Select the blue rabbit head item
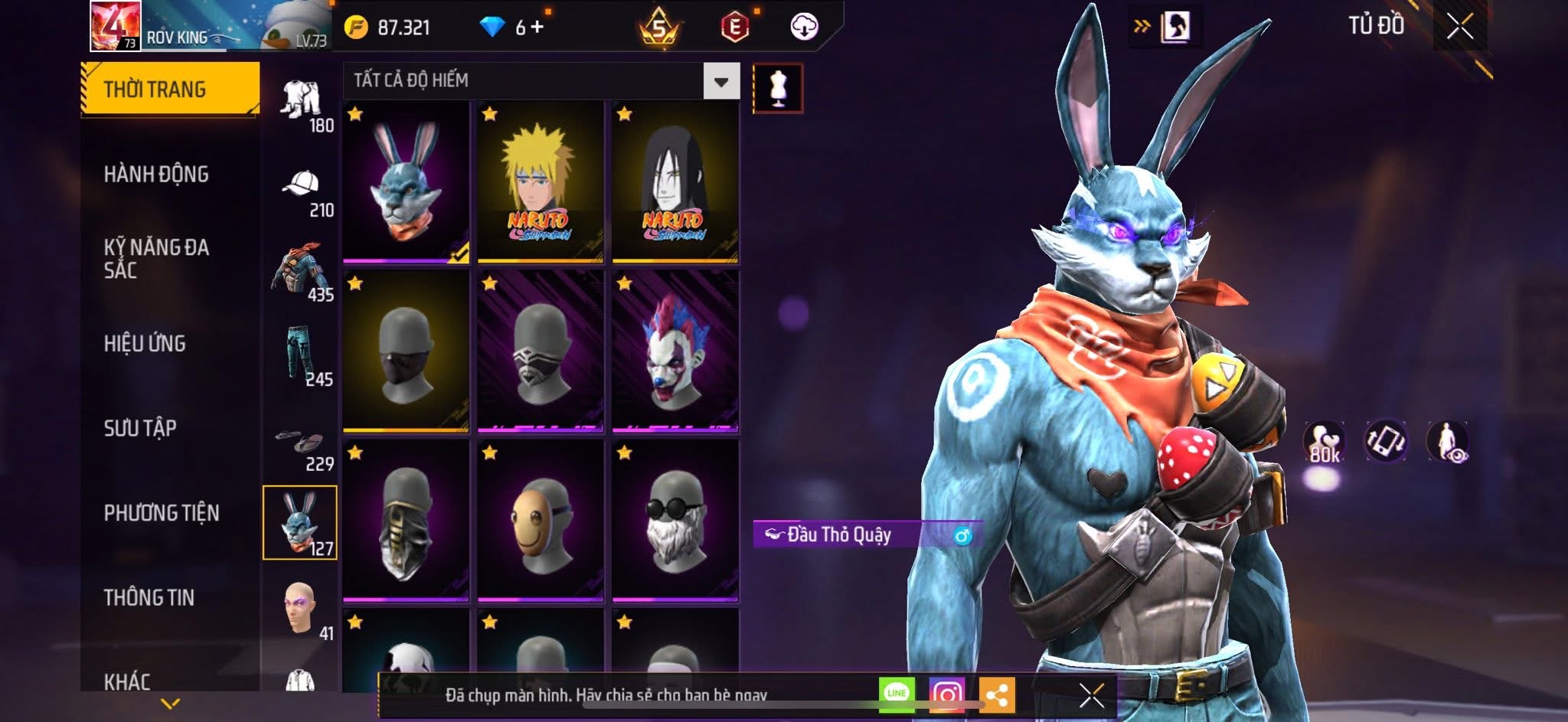This screenshot has width=1568, height=722. 406,183
